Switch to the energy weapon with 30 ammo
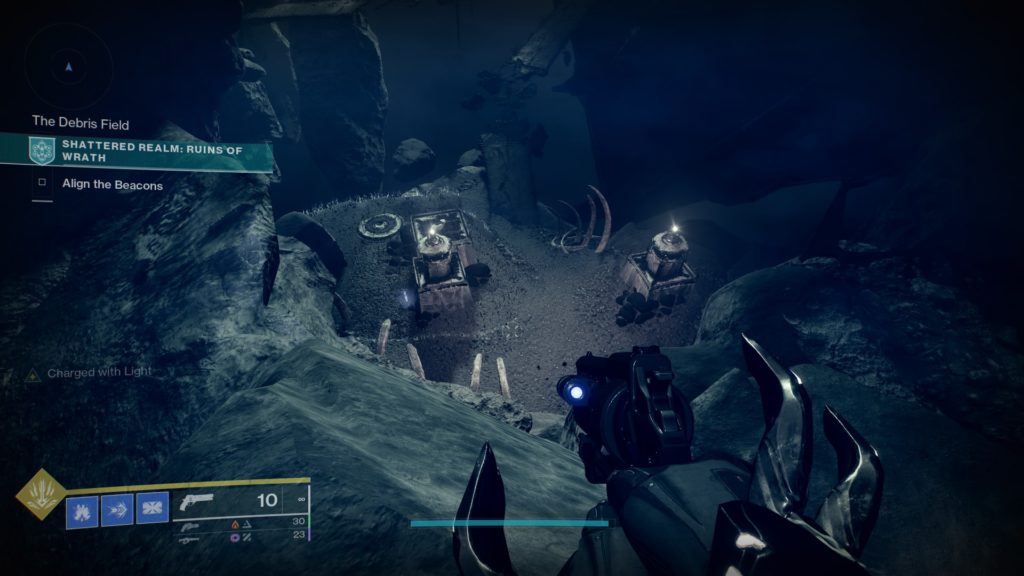The width and height of the screenshot is (1024, 576). pyautogui.click(x=189, y=526)
